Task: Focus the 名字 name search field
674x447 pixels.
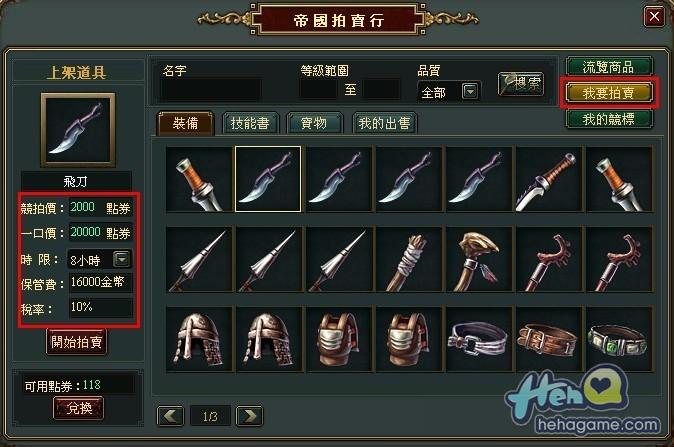Action: coord(211,90)
